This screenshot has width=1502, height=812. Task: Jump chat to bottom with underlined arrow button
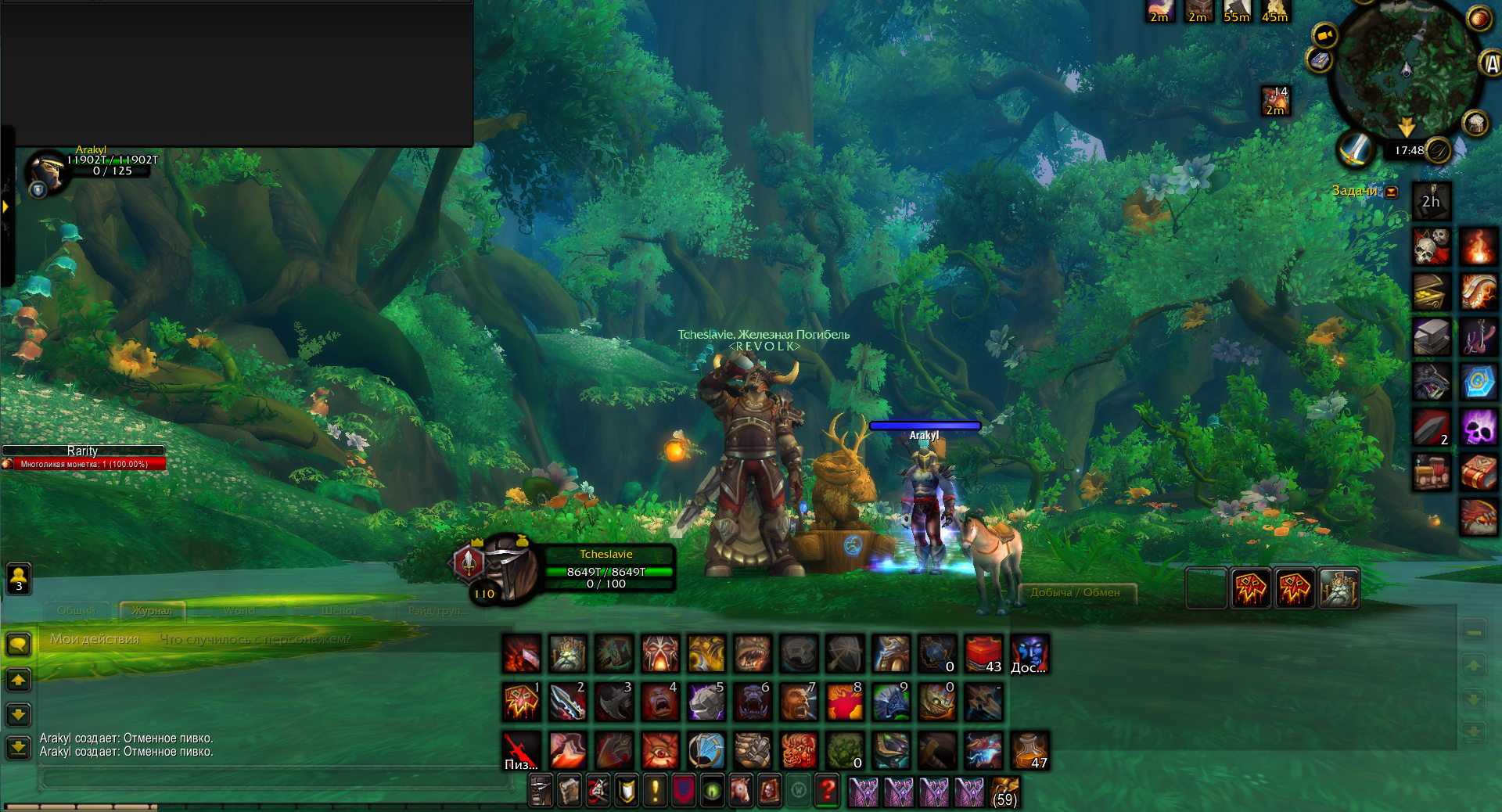[18, 748]
